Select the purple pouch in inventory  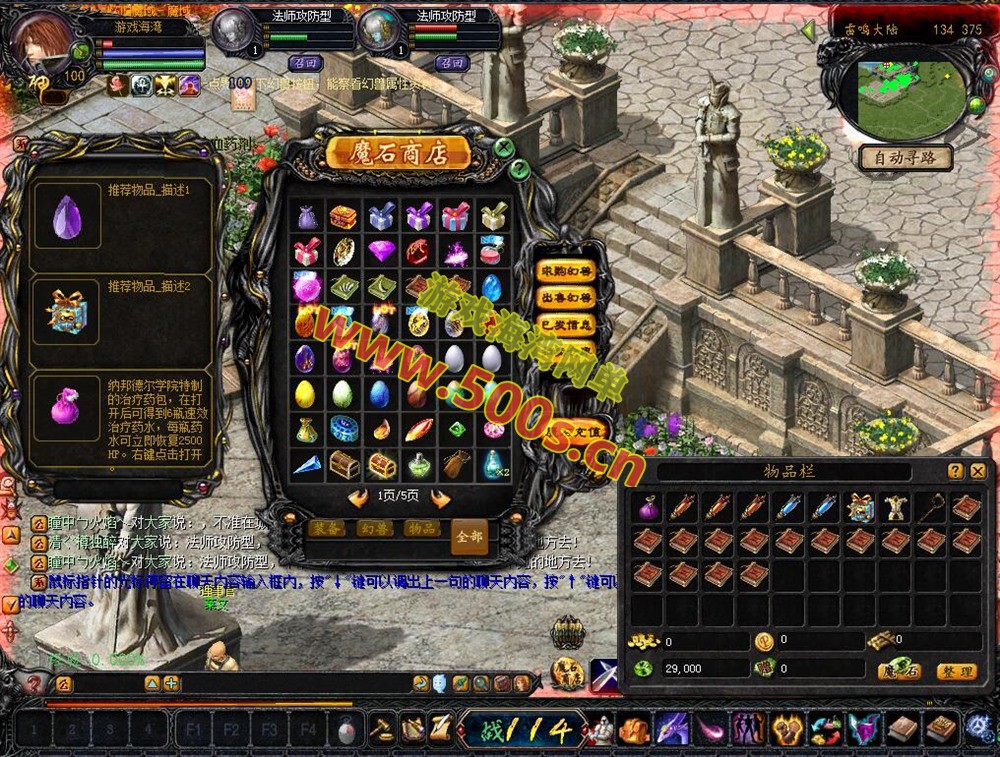pyautogui.click(x=649, y=508)
